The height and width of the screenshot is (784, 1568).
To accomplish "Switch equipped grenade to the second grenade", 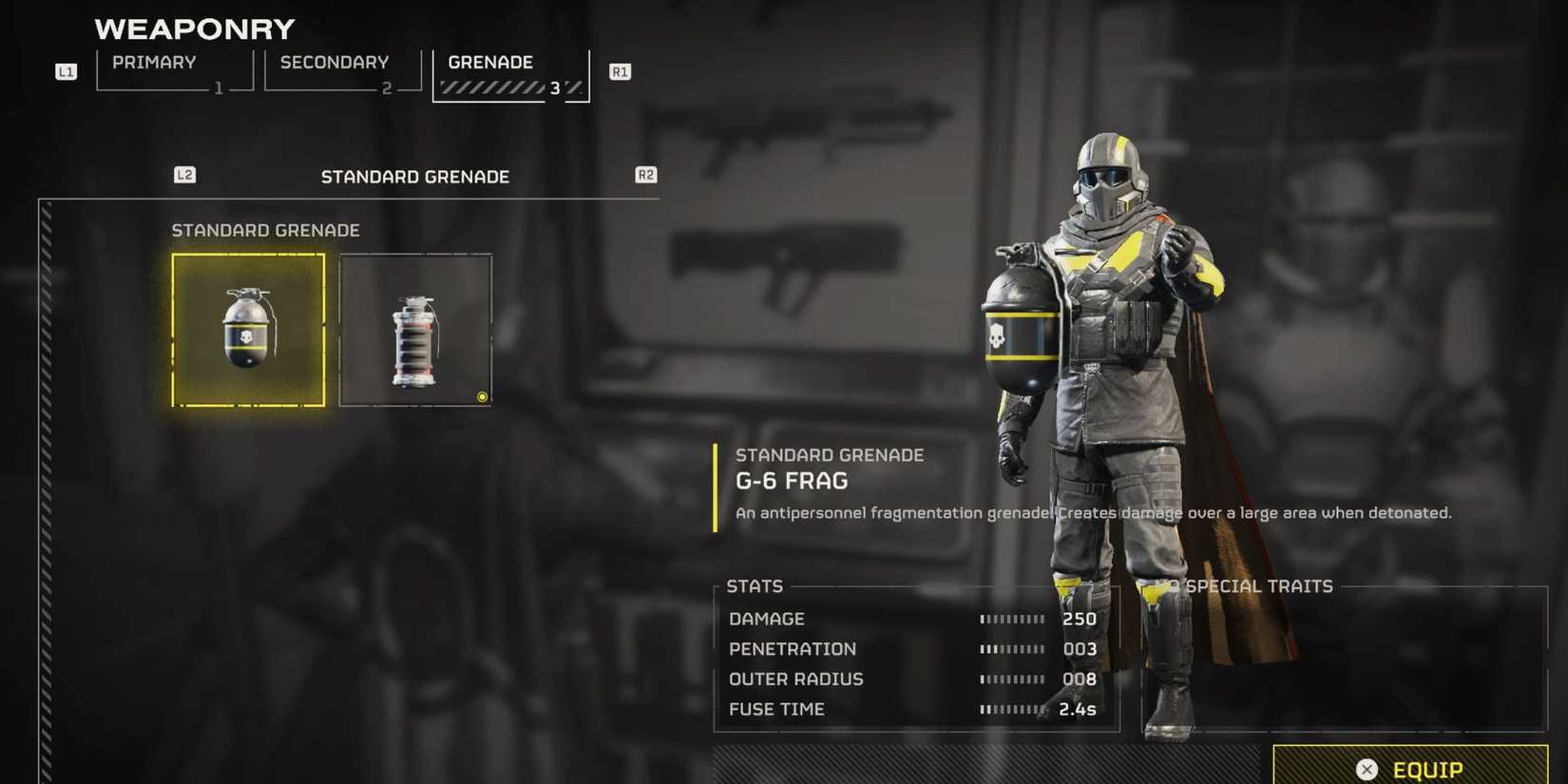I will pyautogui.click(x=415, y=329).
